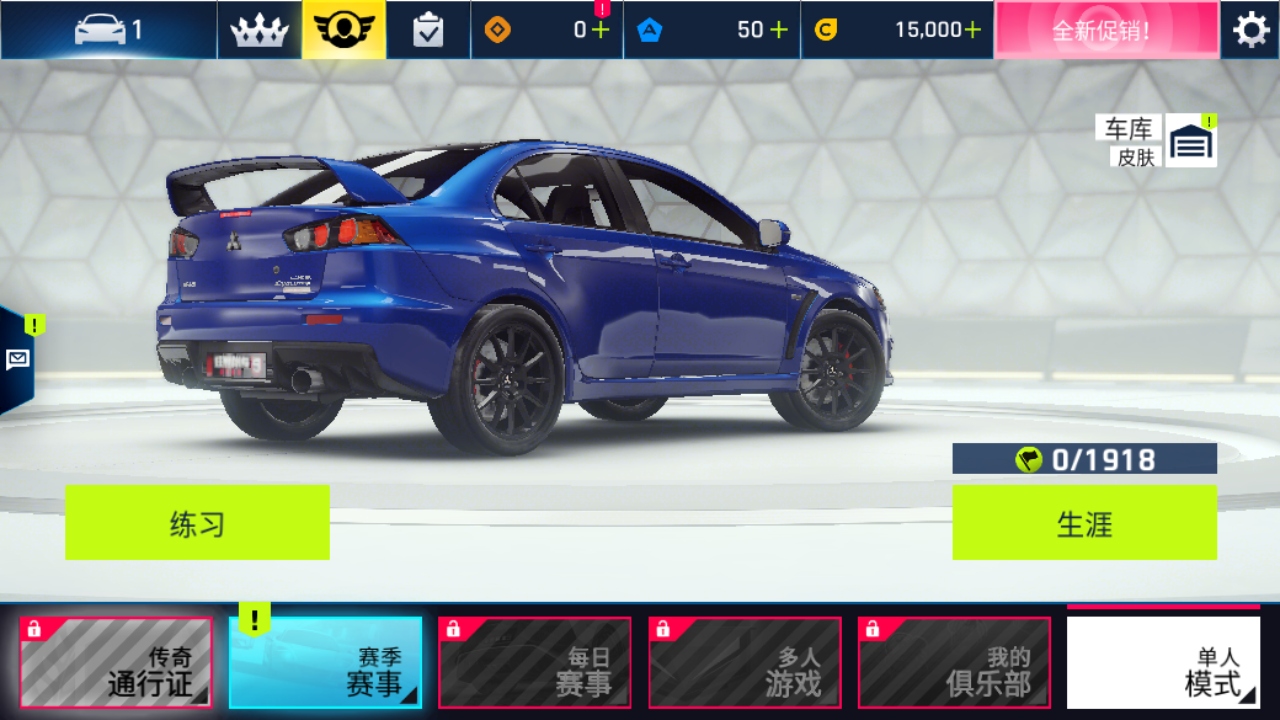
Task: Open the yellow winged player profile
Action: pos(344,30)
